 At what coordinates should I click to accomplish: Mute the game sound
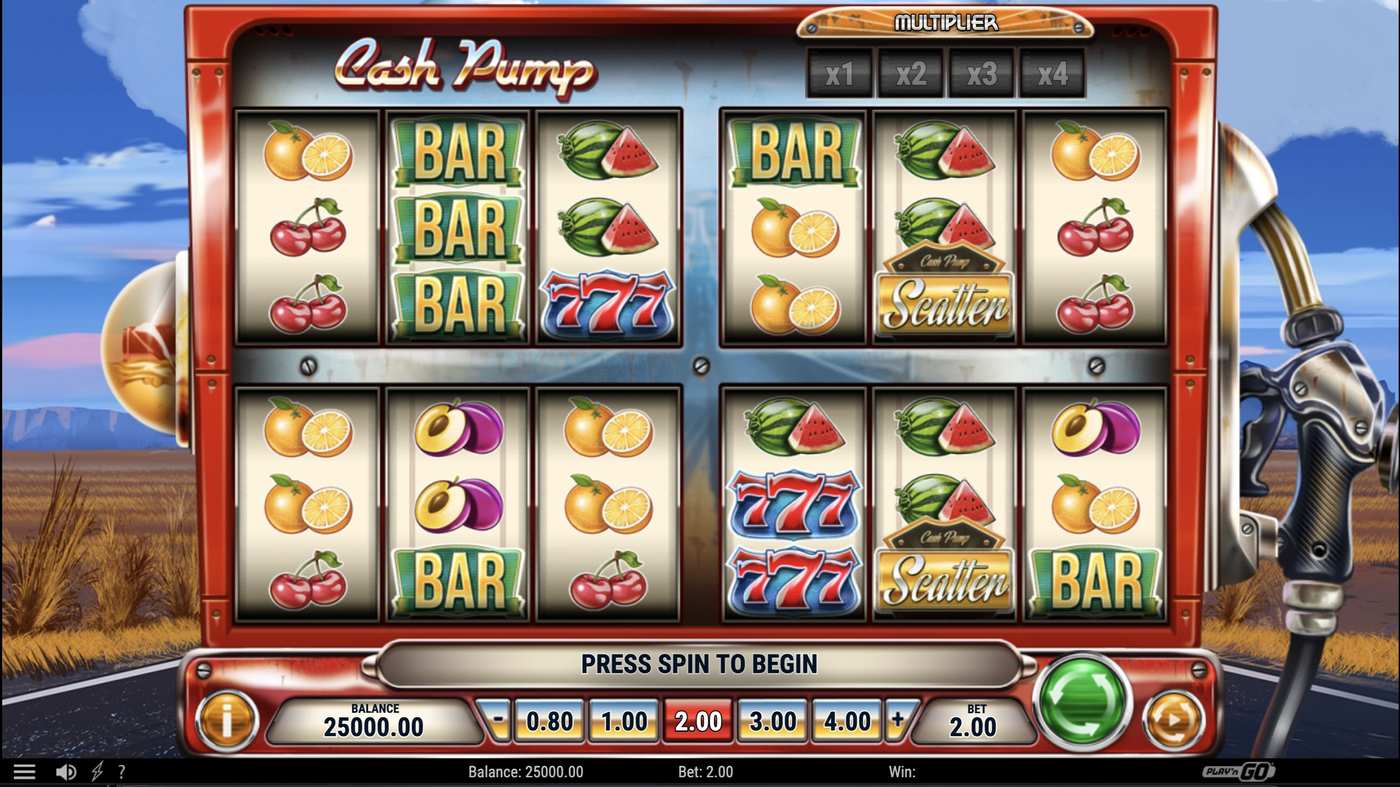pyautogui.click(x=65, y=770)
